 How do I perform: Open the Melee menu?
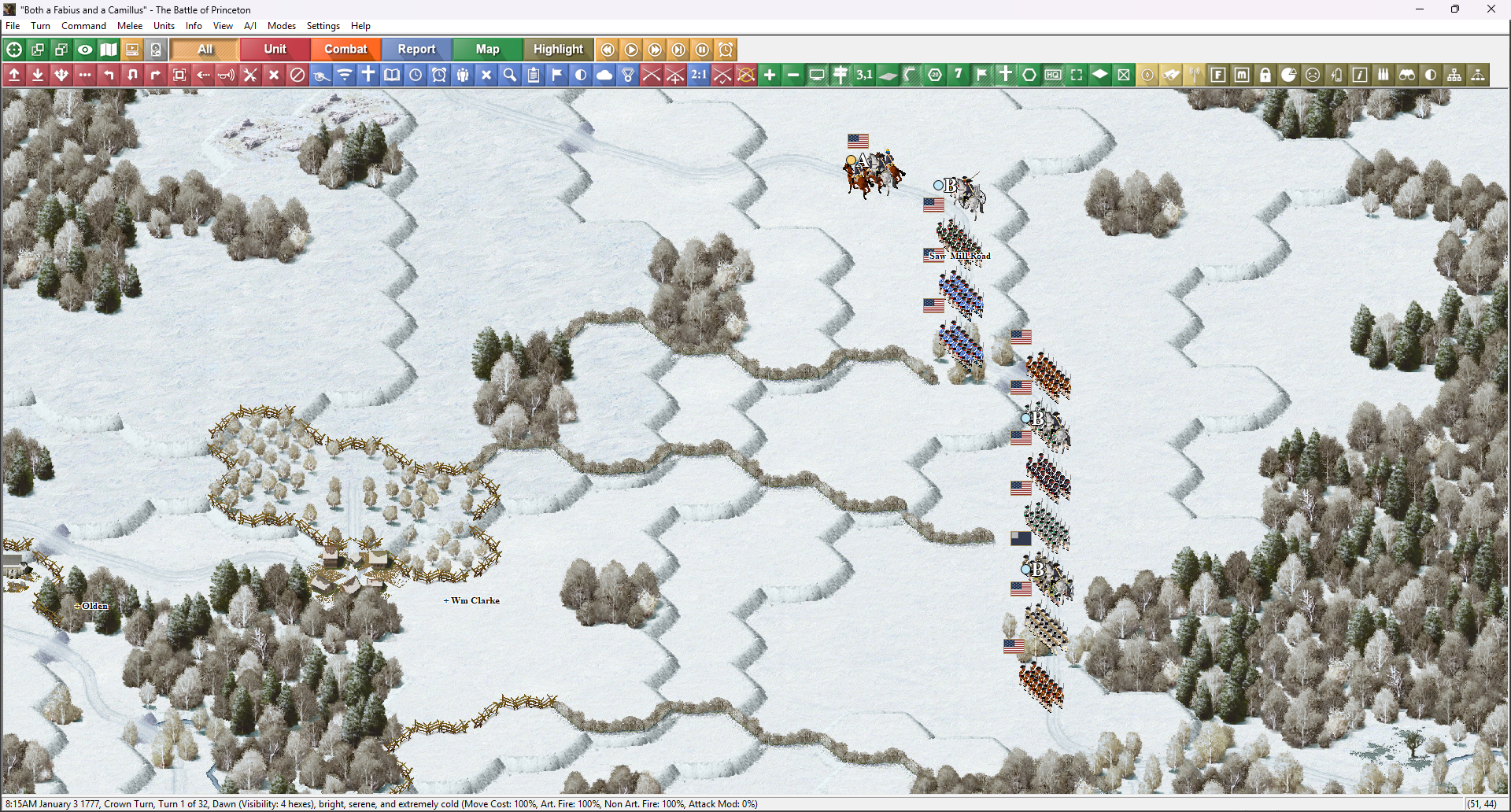point(130,26)
